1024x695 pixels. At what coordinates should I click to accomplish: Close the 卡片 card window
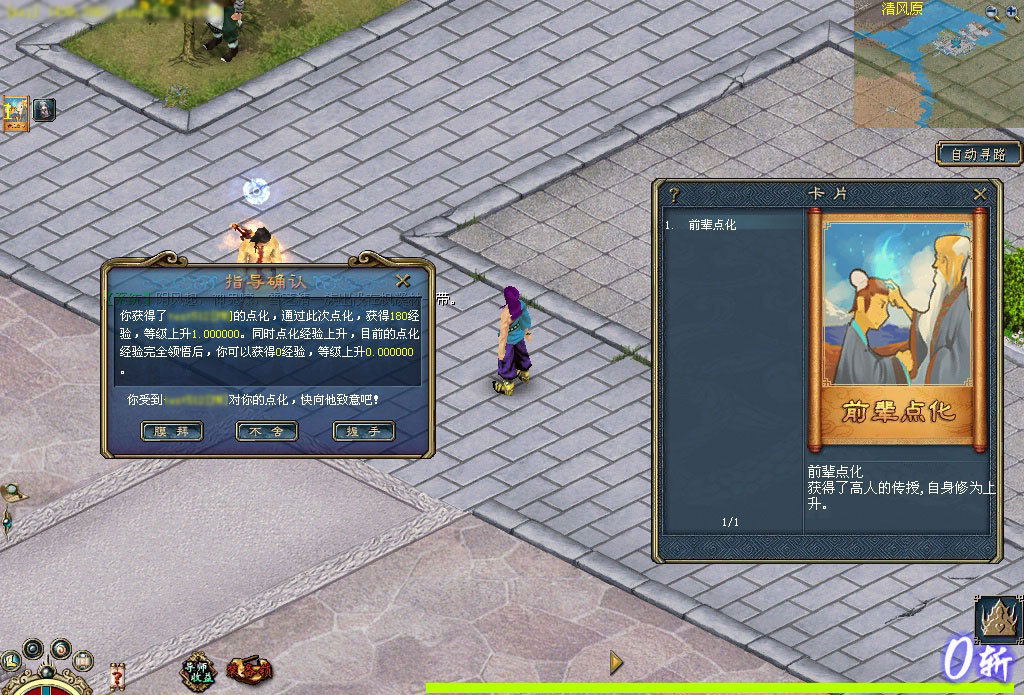(x=980, y=194)
